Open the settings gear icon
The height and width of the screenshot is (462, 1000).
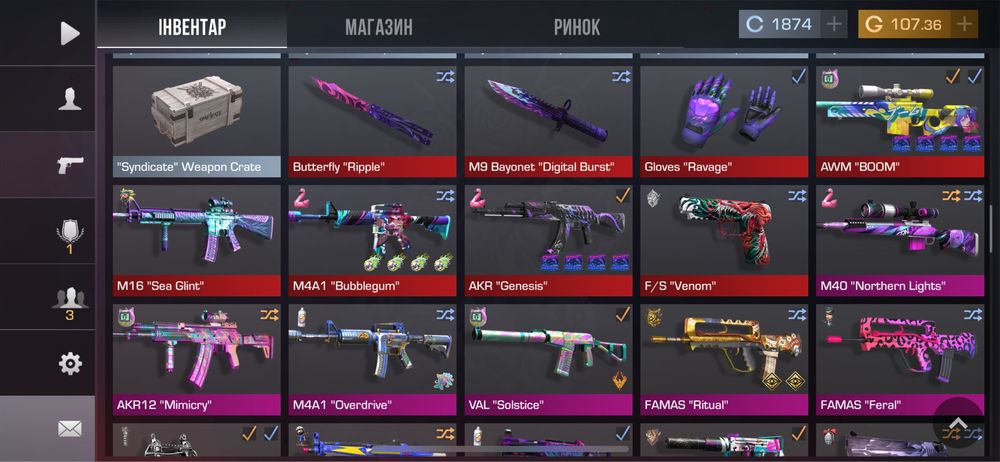(x=69, y=363)
